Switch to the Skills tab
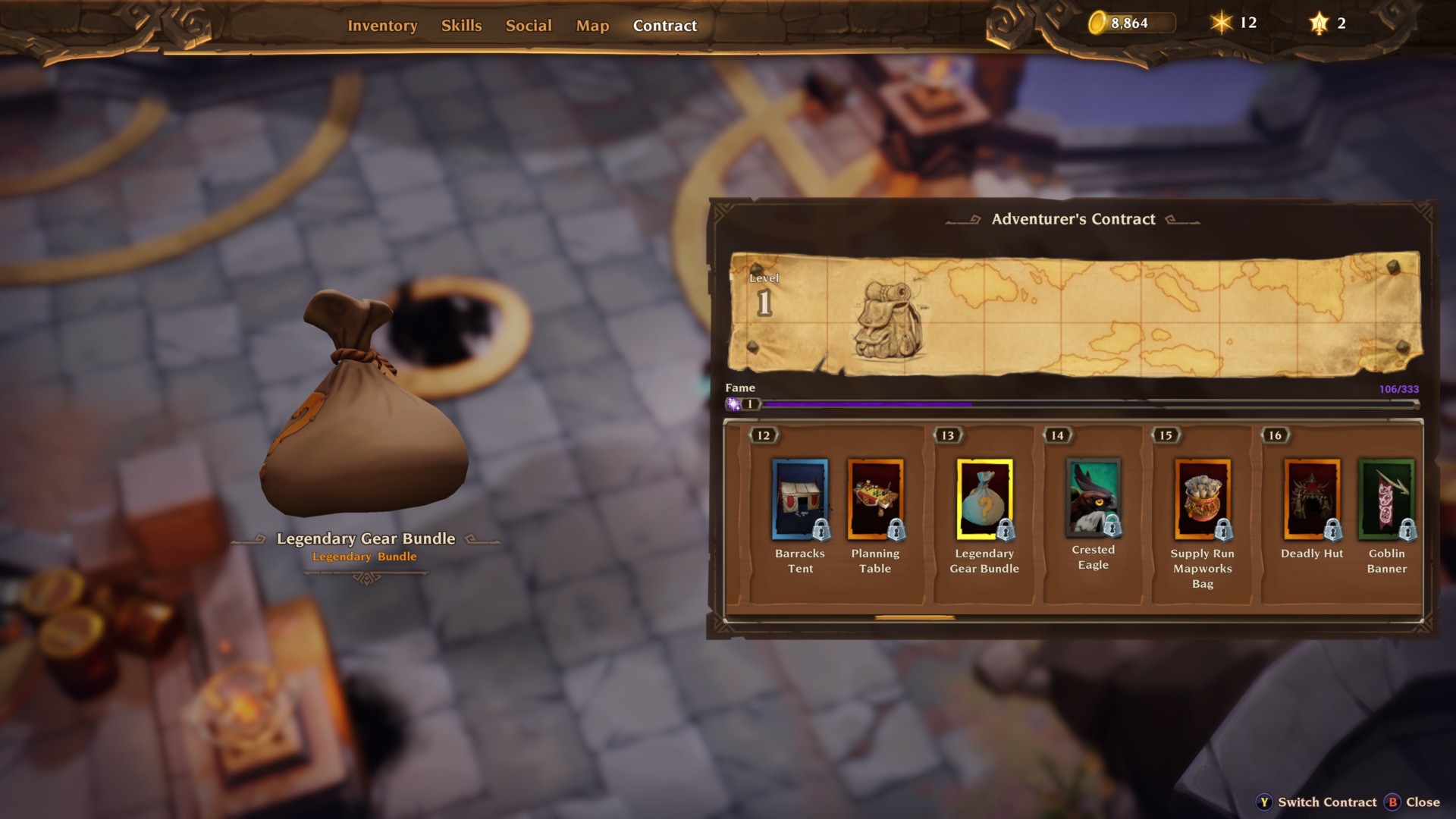 click(461, 26)
